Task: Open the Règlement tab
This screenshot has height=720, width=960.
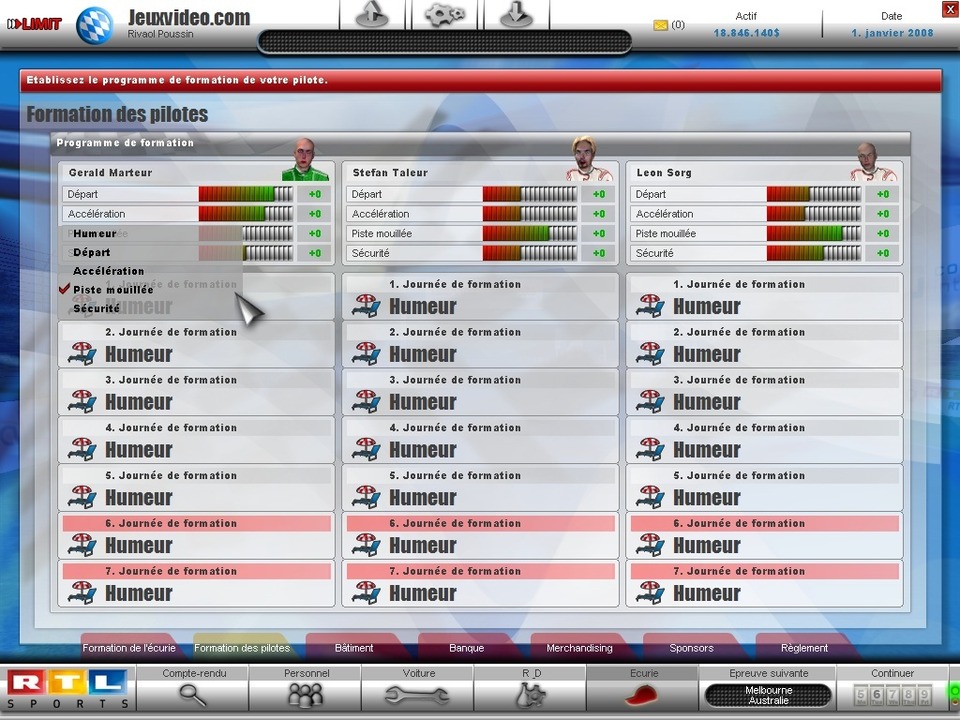Action: 804,648
